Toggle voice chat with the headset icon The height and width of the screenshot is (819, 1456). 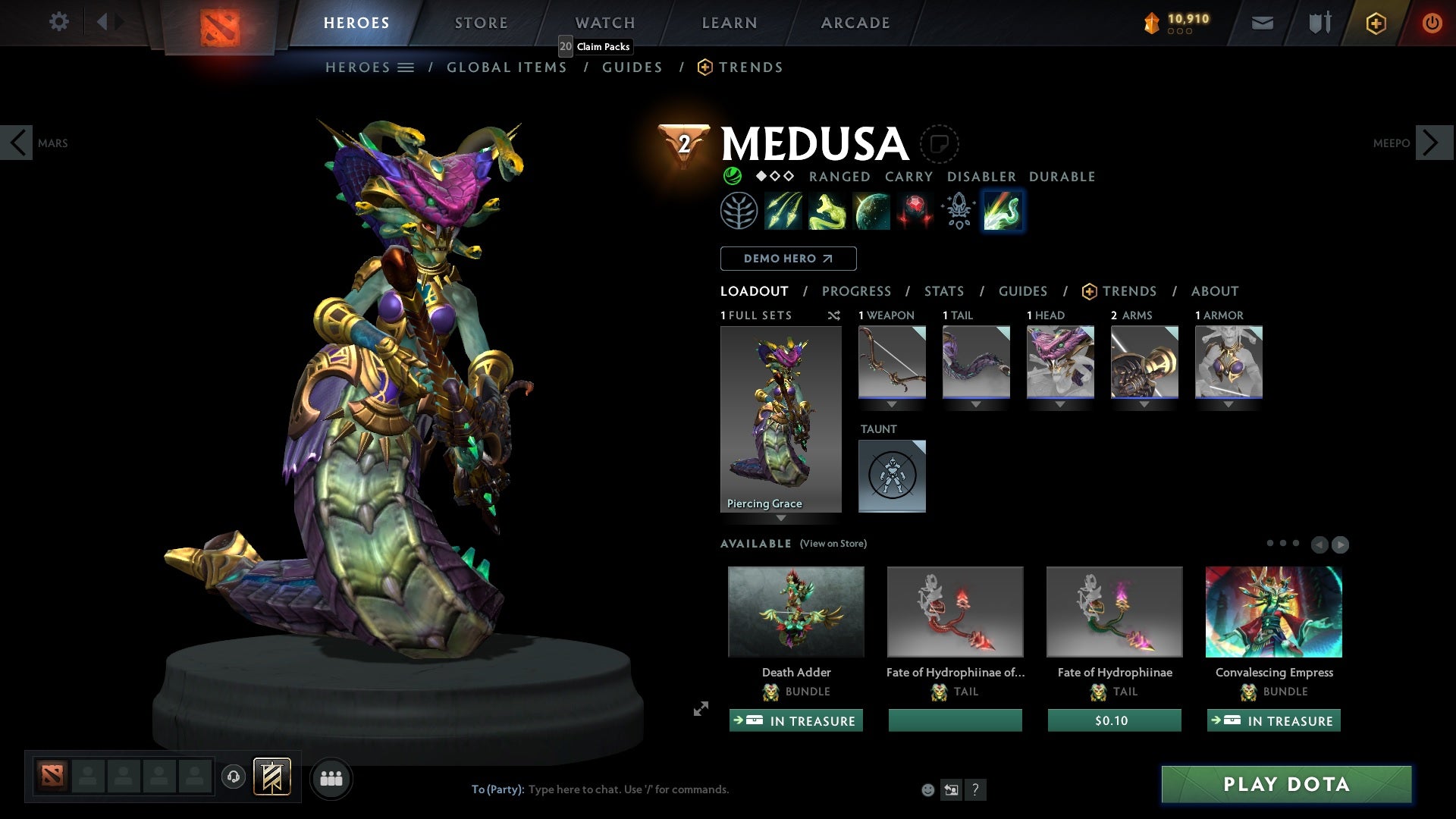(233, 777)
